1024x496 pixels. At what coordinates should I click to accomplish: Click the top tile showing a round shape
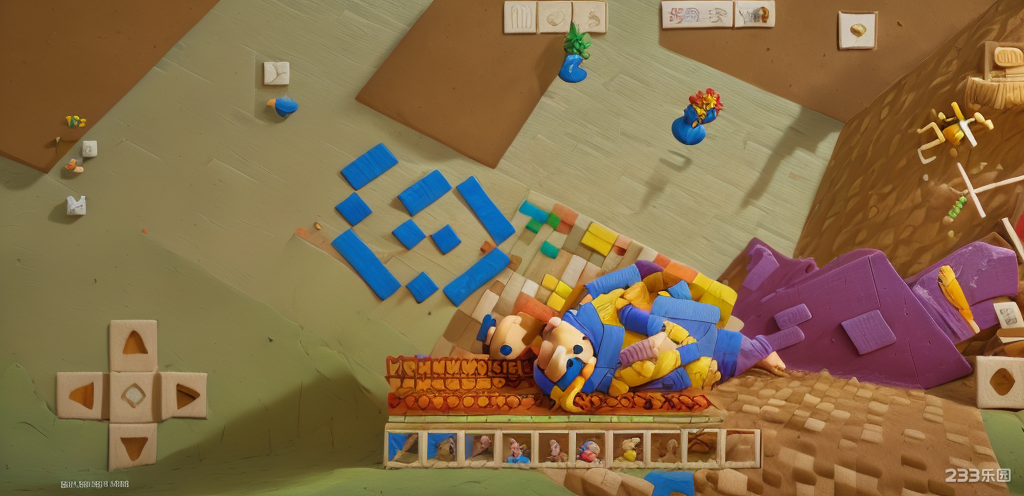(x=555, y=17)
